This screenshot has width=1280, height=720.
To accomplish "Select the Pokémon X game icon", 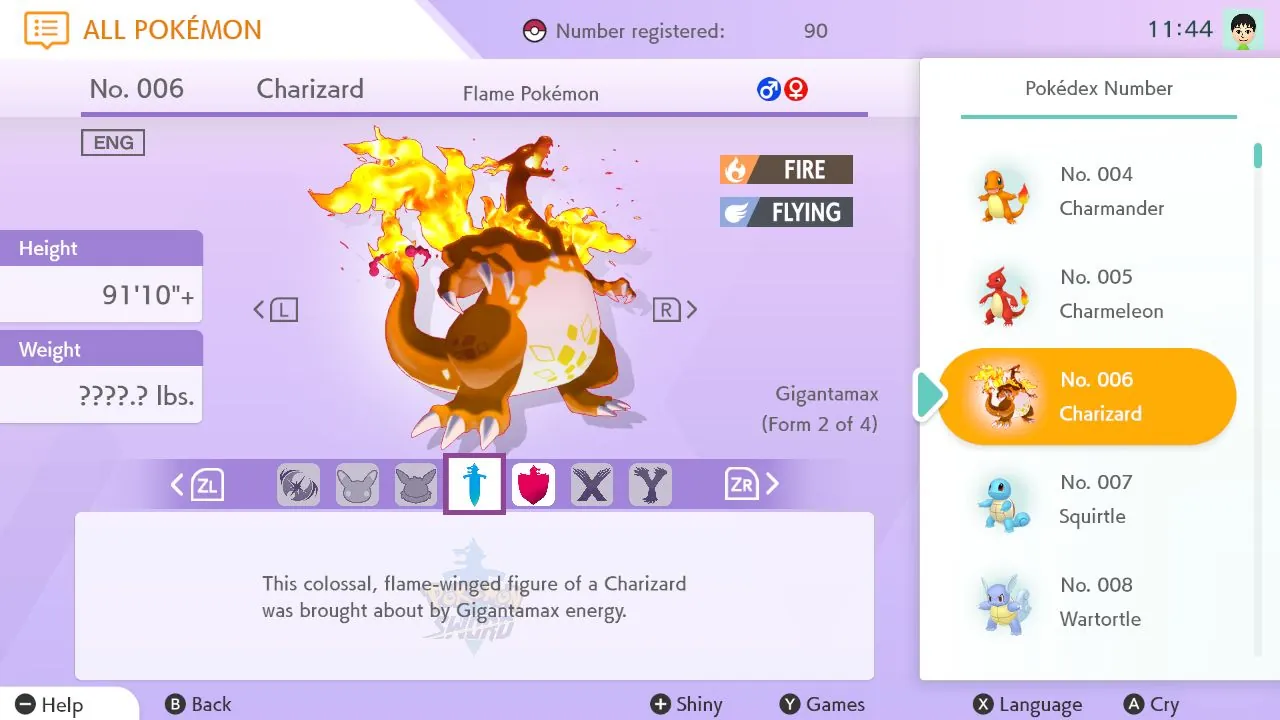I will click(x=591, y=484).
